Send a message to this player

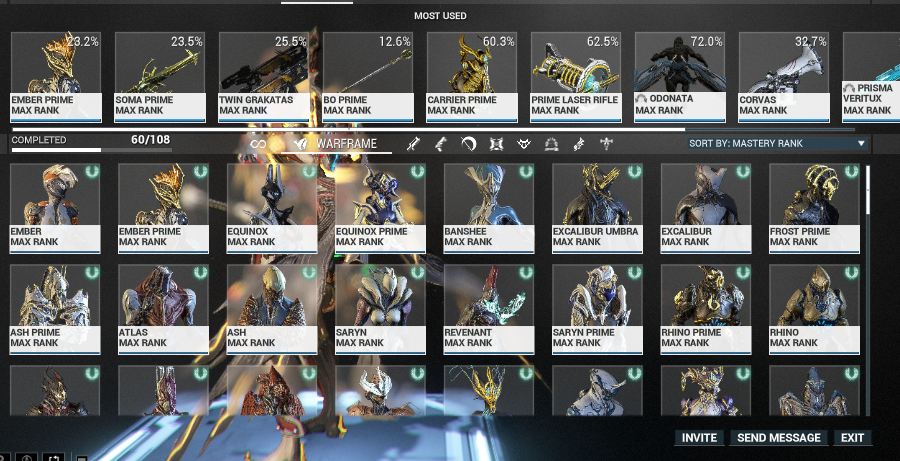click(x=779, y=438)
